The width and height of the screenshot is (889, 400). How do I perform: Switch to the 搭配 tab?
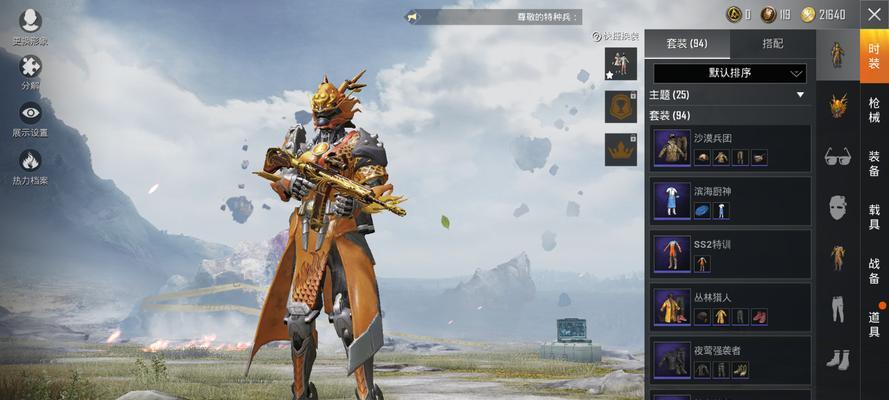[x=773, y=44]
